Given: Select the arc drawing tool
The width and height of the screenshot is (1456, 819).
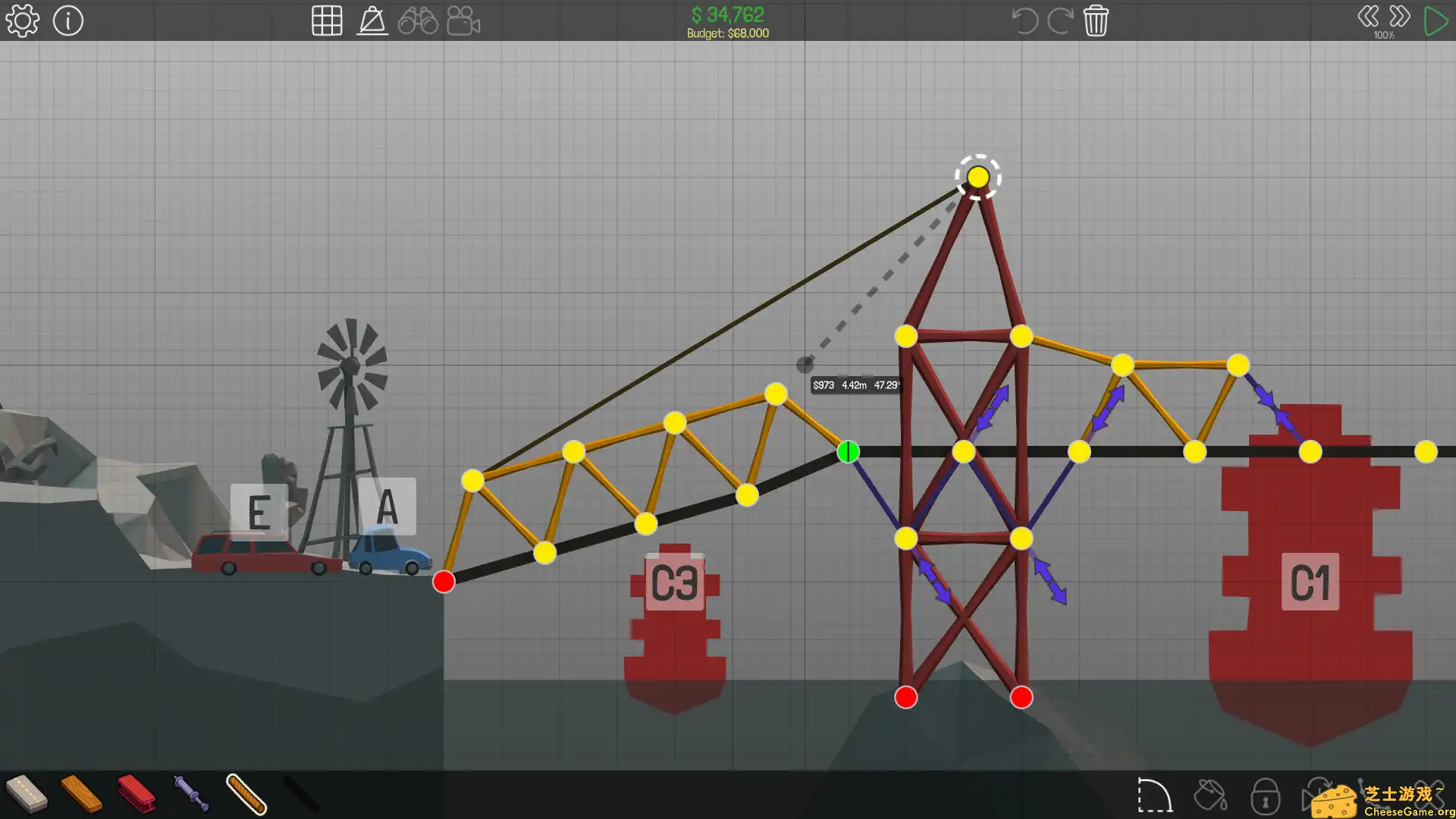Looking at the screenshot, I should point(1156,796).
